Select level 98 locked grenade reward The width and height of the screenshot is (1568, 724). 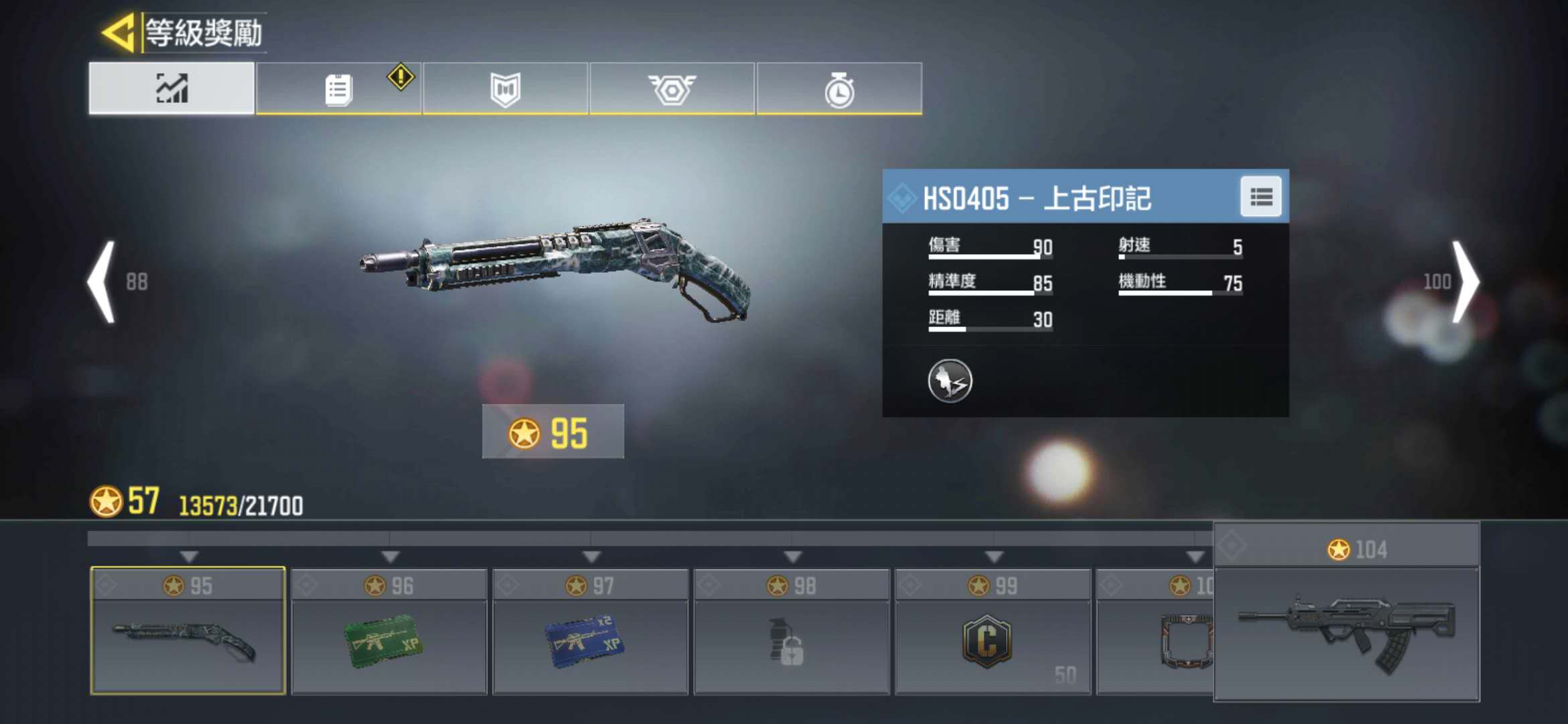pos(791,631)
